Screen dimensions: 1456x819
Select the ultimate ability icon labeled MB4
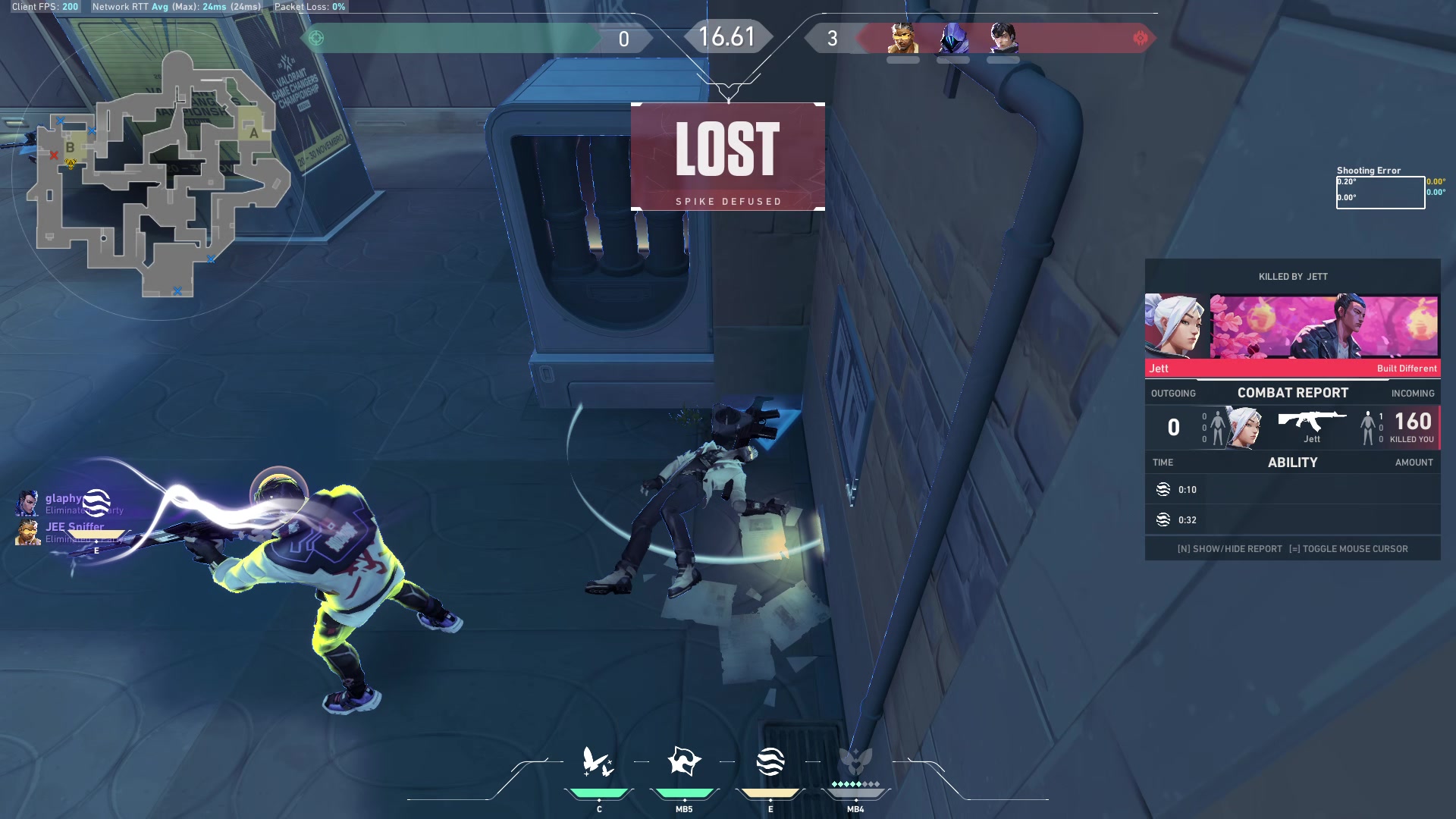[855, 761]
